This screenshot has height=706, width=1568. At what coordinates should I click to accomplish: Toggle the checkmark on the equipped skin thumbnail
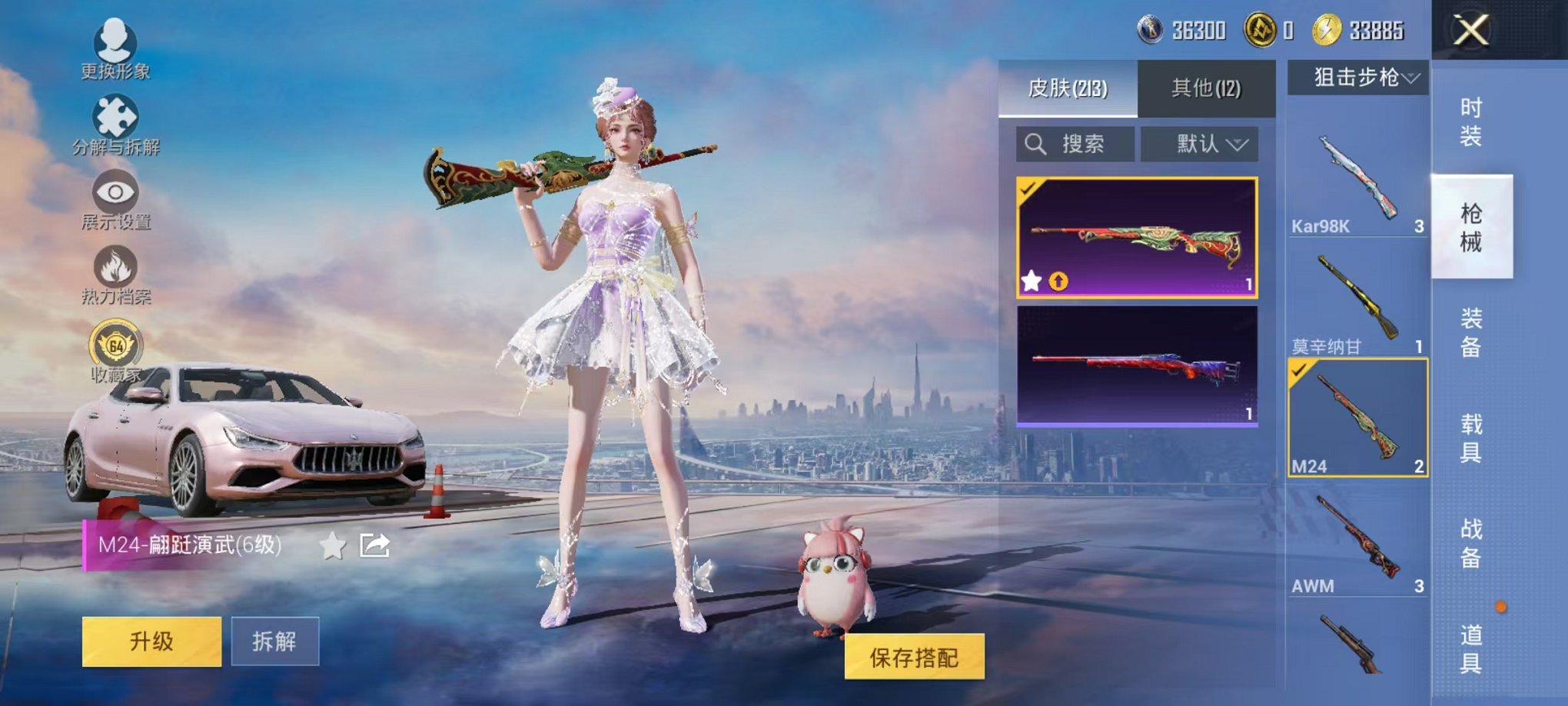tap(1026, 190)
